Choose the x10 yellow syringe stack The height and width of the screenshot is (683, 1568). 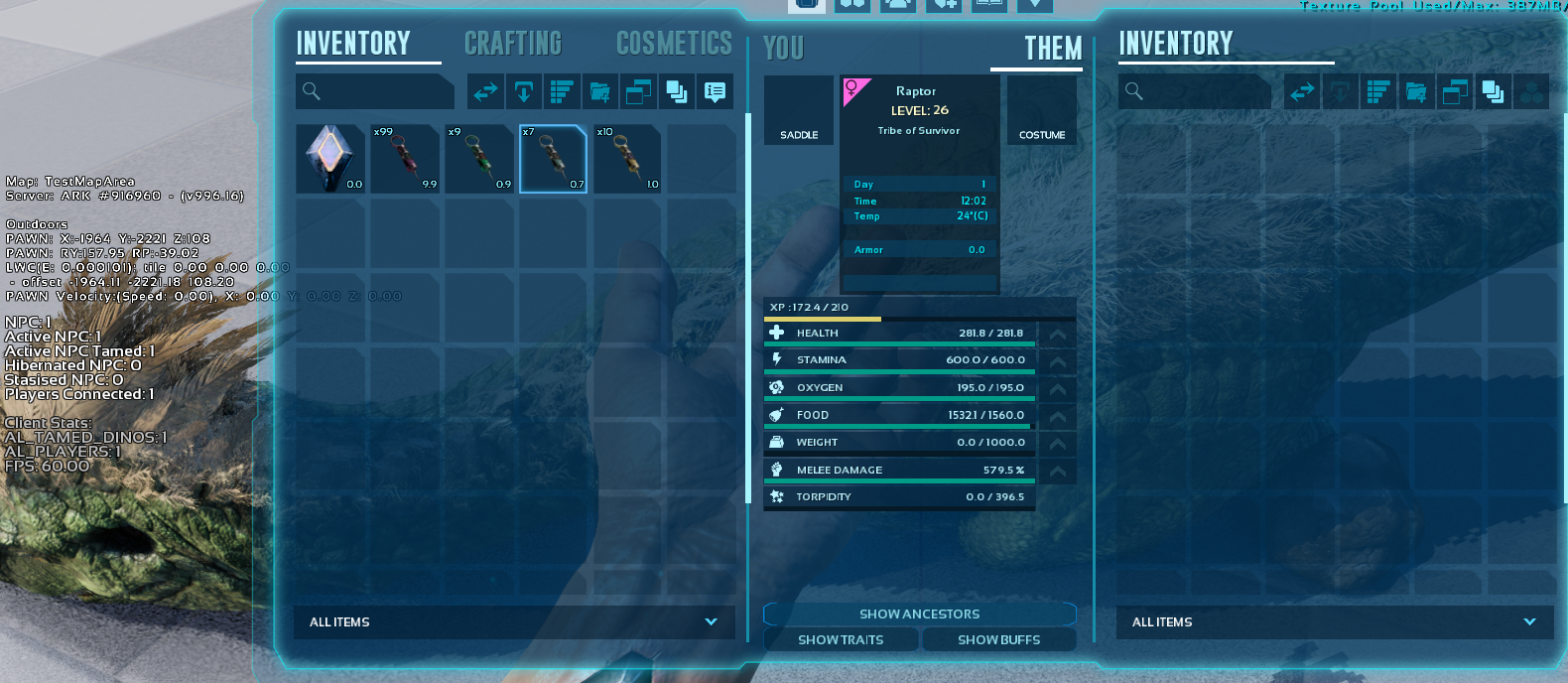click(627, 159)
